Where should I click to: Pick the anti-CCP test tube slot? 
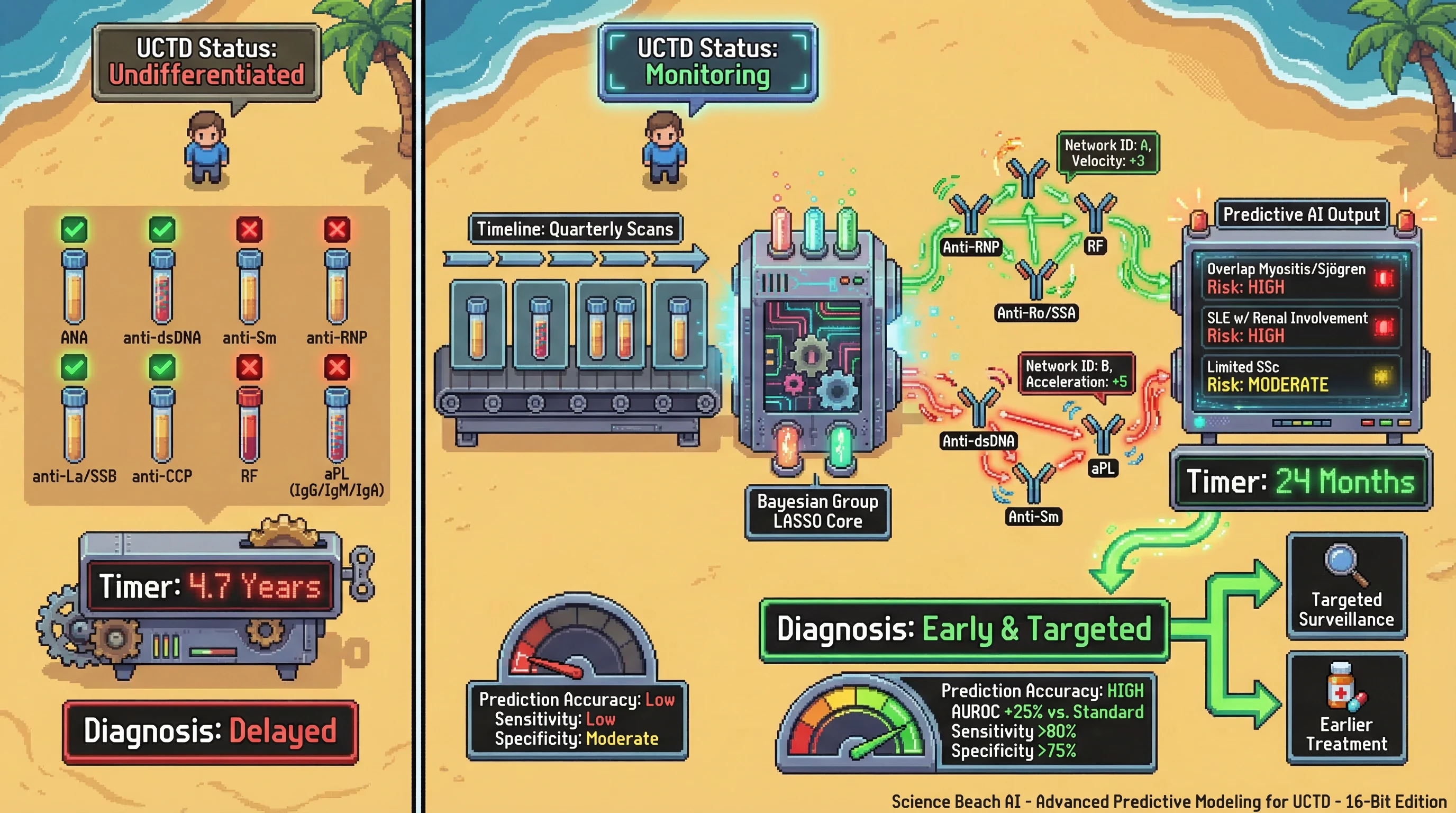(x=162, y=425)
